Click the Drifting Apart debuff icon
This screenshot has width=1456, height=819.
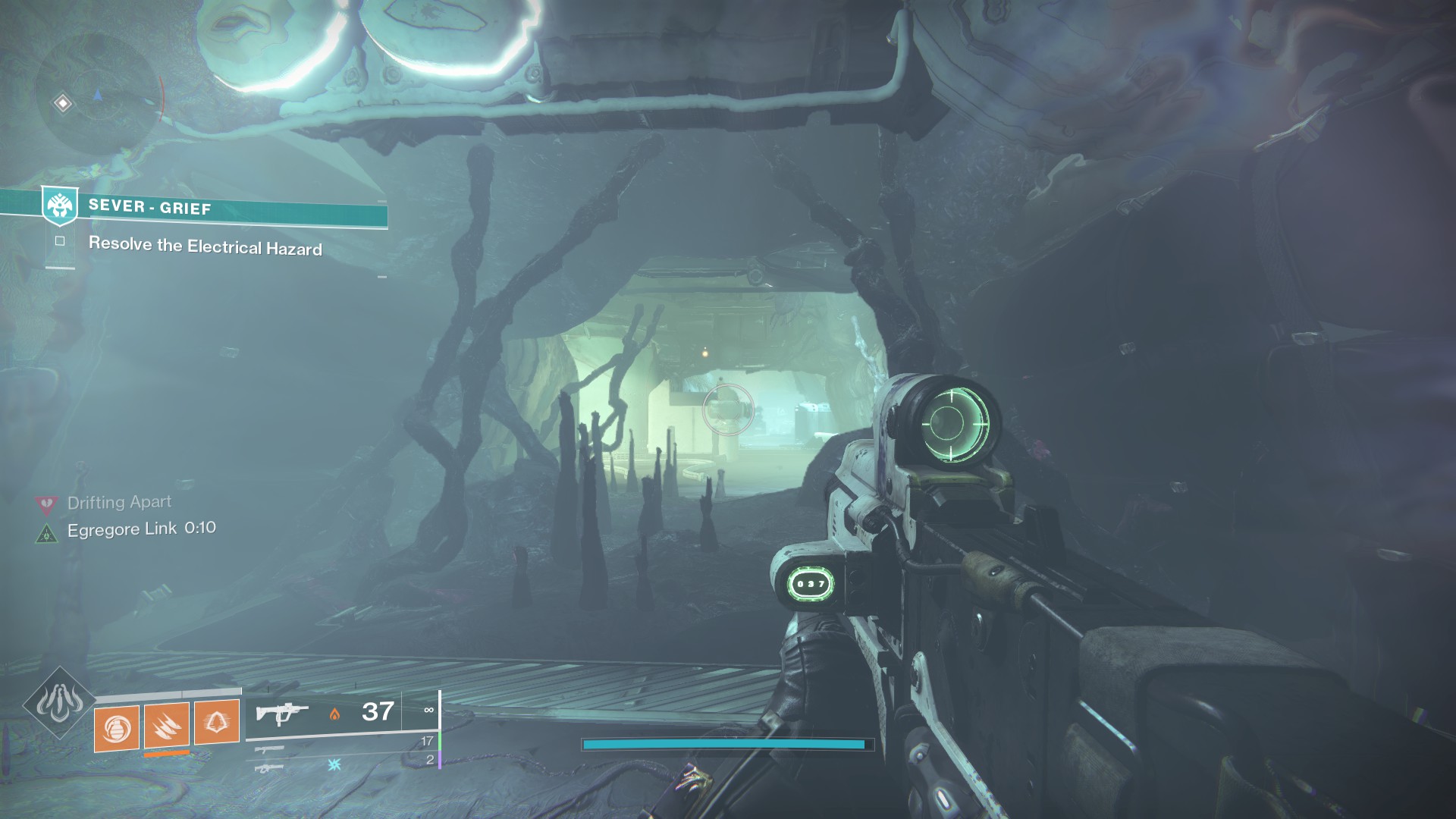tap(47, 504)
